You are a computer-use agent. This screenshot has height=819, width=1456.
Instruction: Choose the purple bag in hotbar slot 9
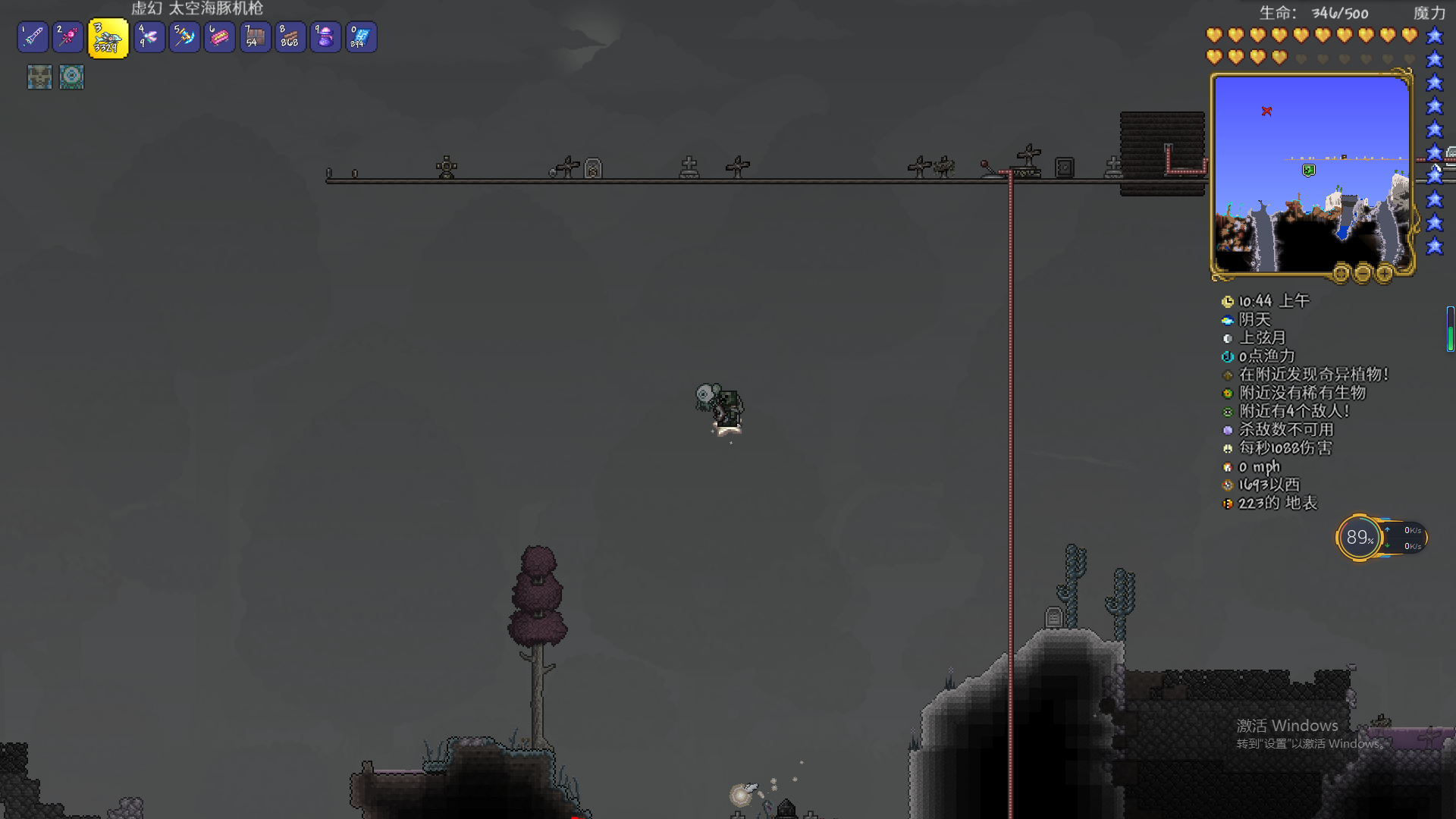tap(325, 37)
